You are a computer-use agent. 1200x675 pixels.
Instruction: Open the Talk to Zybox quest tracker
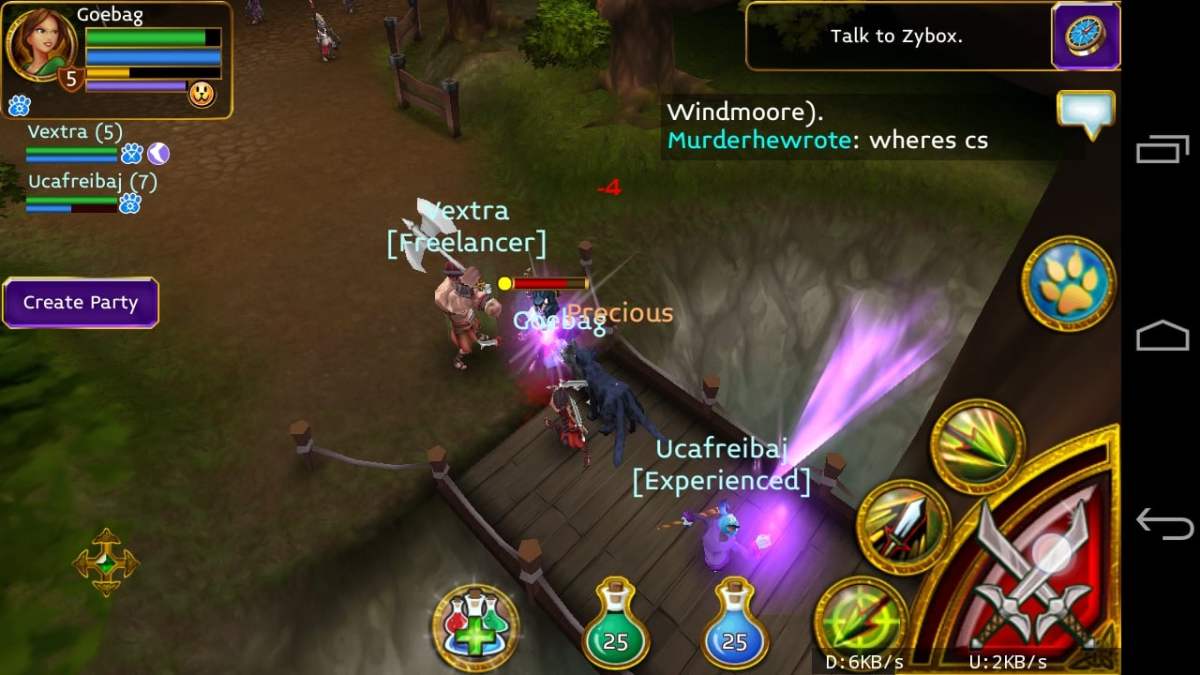click(896, 37)
